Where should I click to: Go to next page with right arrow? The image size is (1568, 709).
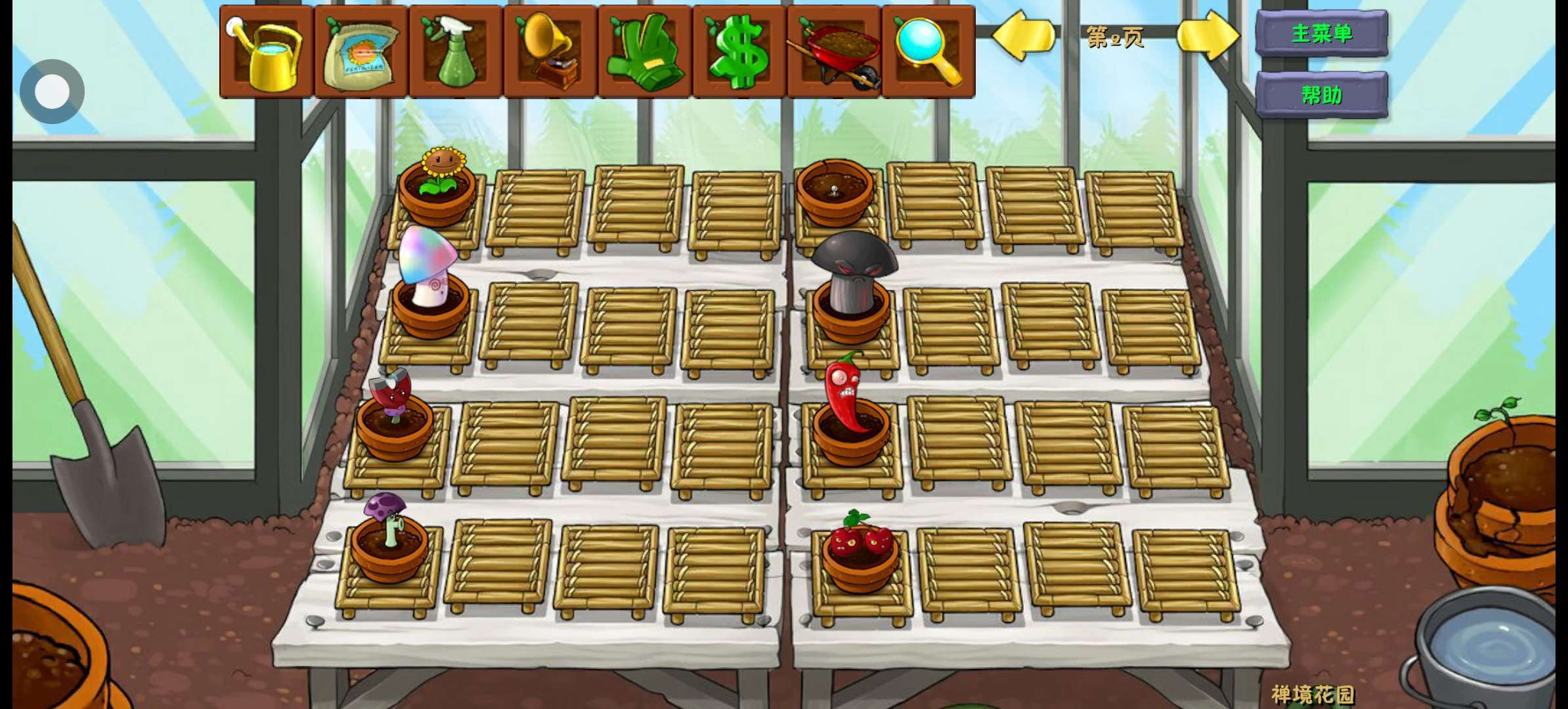[1208, 37]
